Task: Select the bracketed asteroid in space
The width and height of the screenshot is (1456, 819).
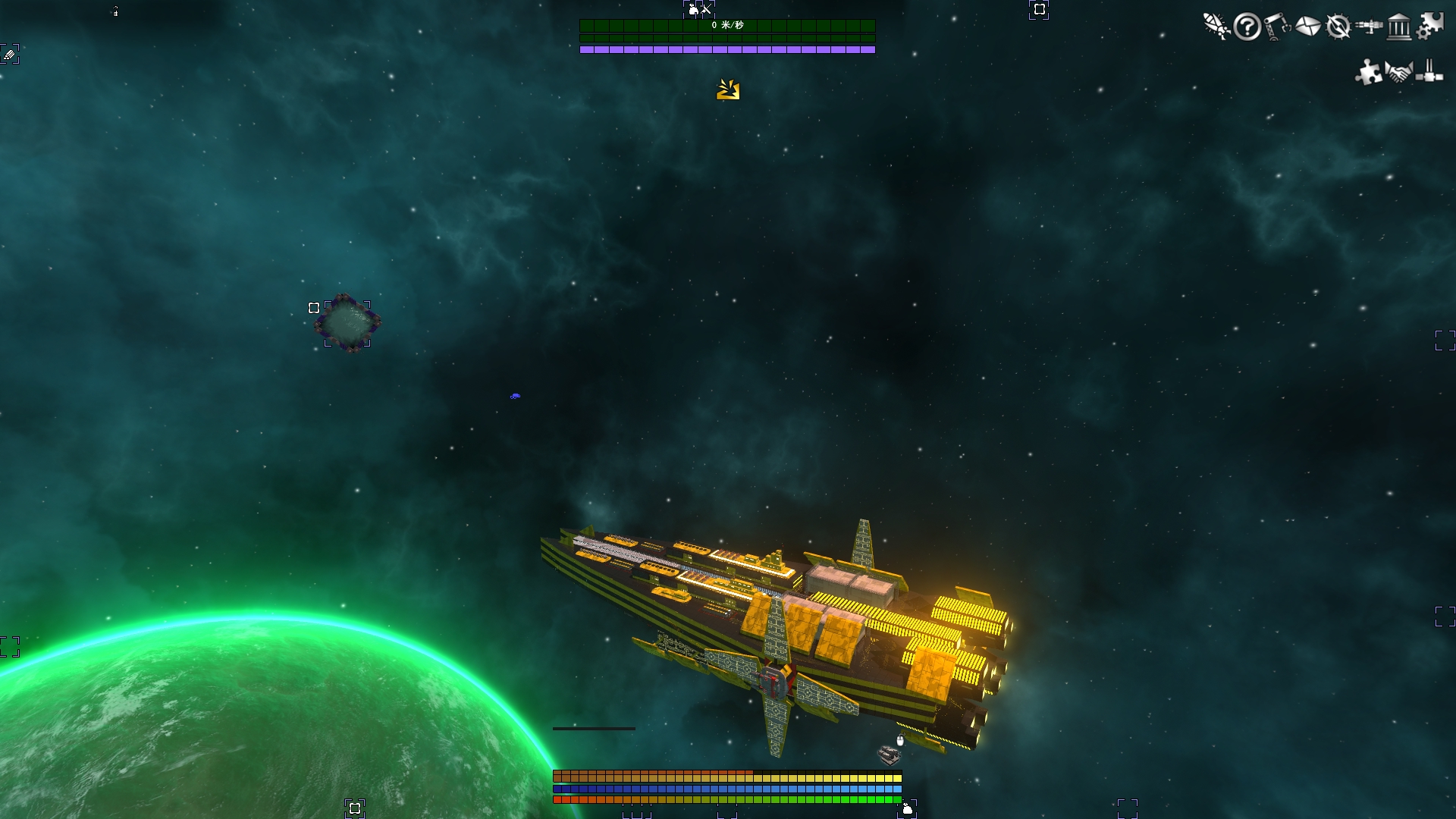Action: tap(347, 322)
